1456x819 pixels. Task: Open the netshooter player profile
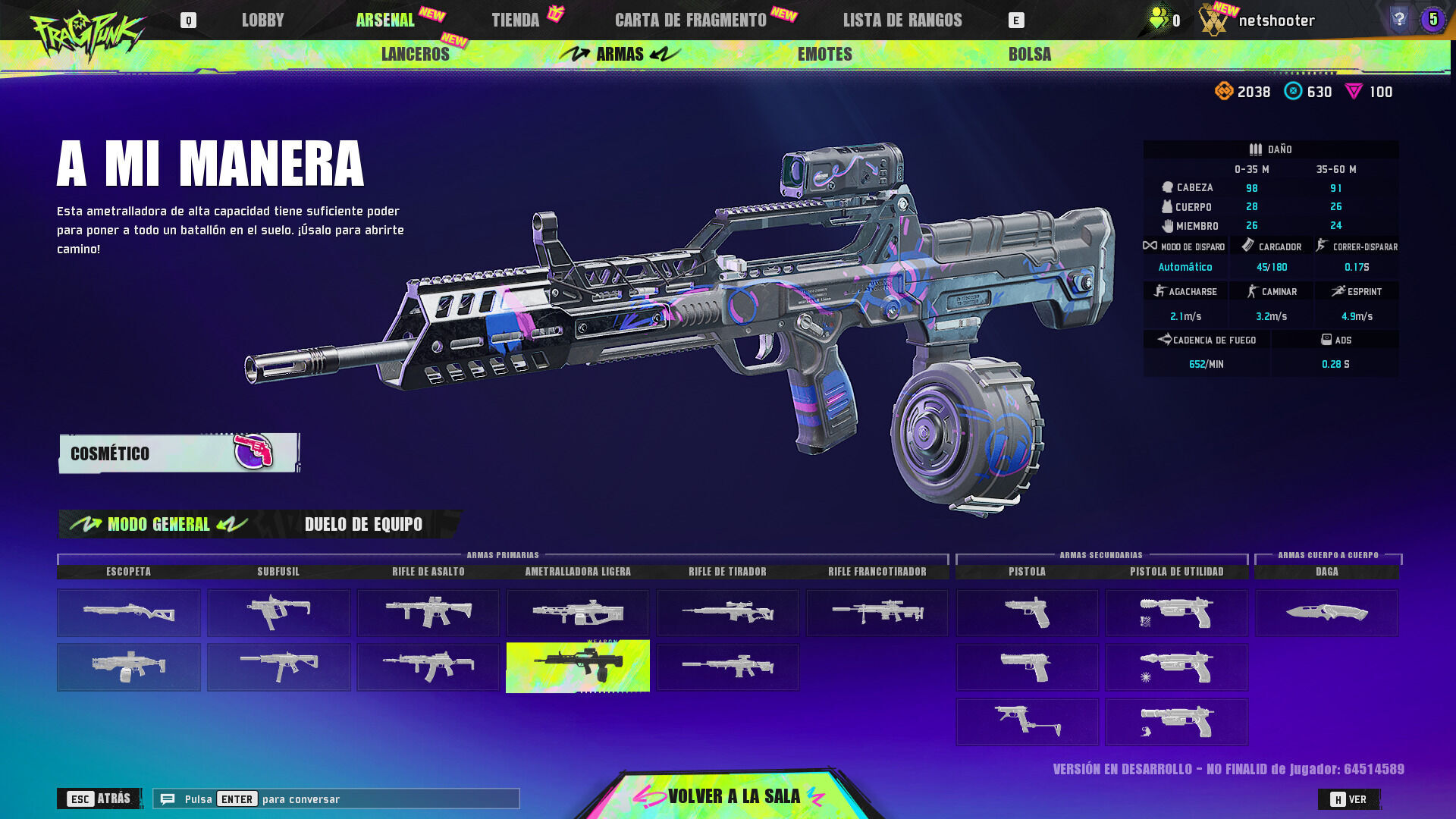pyautogui.click(x=1276, y=20)
